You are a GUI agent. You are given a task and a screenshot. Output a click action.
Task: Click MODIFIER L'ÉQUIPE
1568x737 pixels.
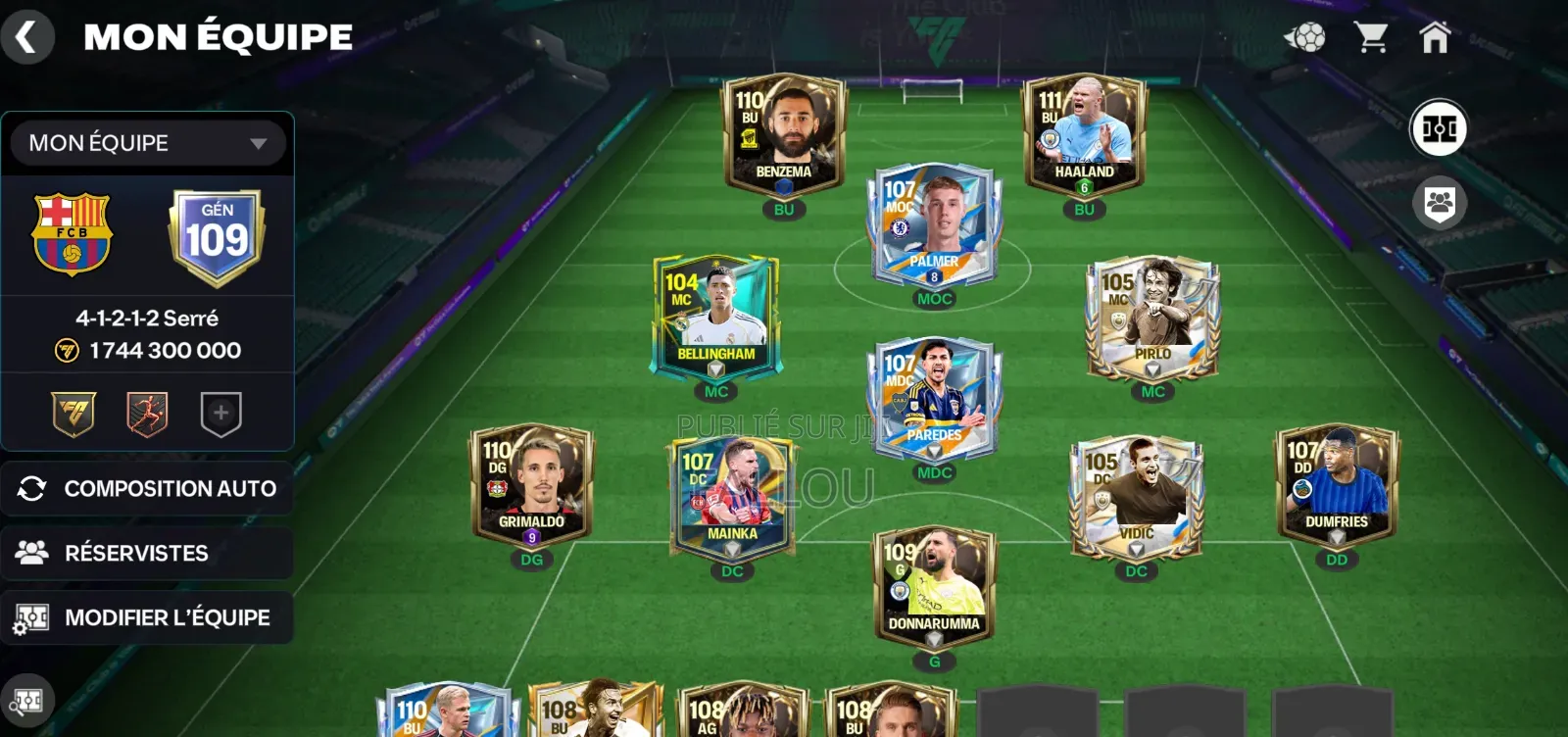point(148,617)
